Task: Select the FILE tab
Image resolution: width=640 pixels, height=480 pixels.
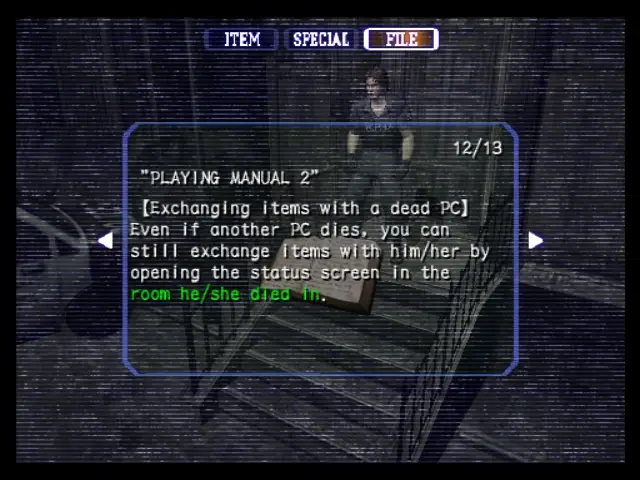Action: pos(401,40)
